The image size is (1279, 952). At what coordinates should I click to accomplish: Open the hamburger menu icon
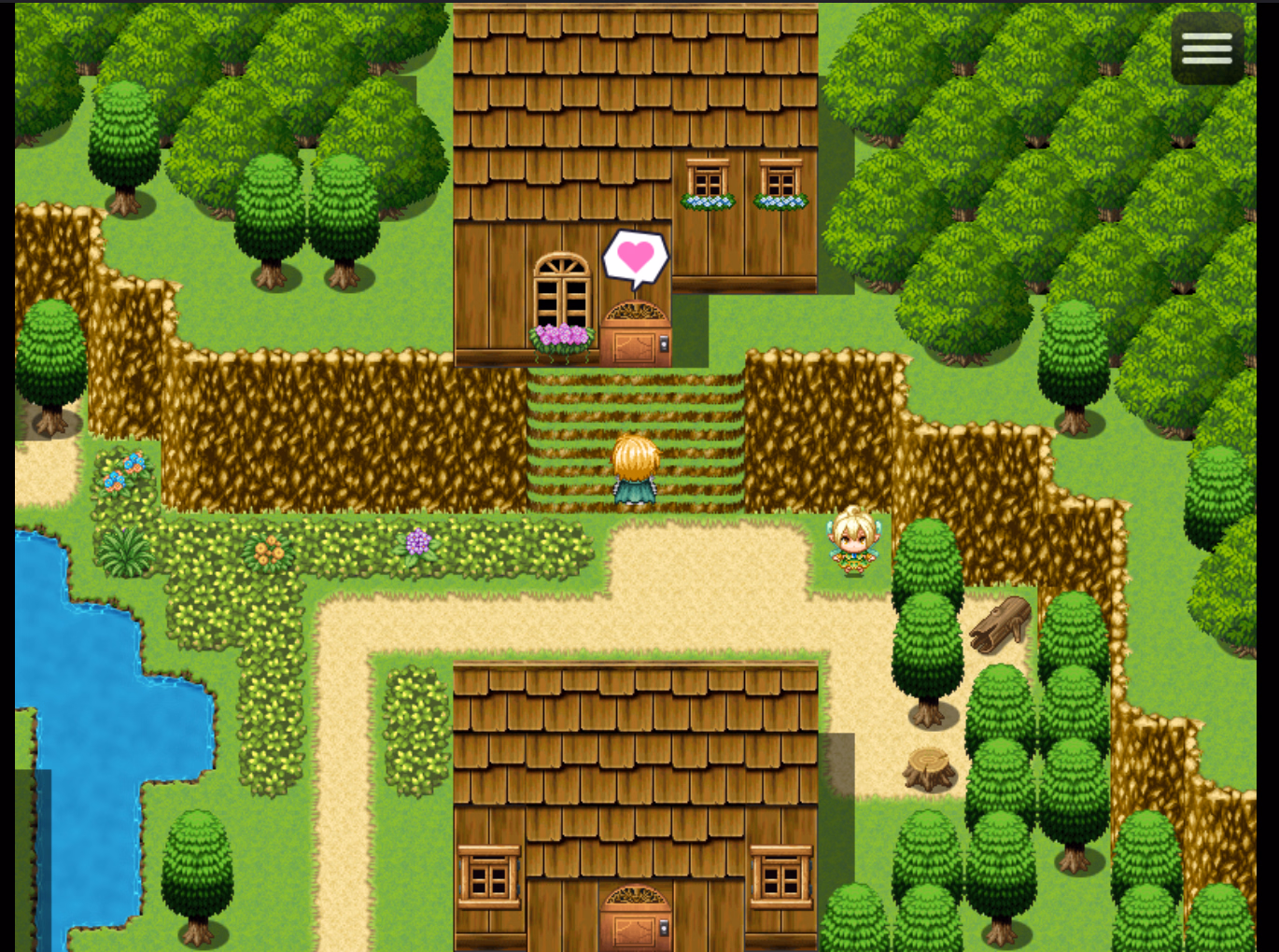coord(1205,49)
